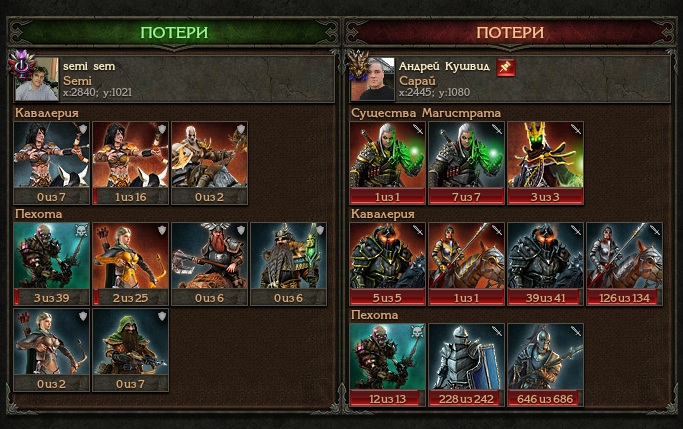Click the pin icon beside Андрей Кушвид
This screenshot has height=429, width=683.
pos(506,66)
